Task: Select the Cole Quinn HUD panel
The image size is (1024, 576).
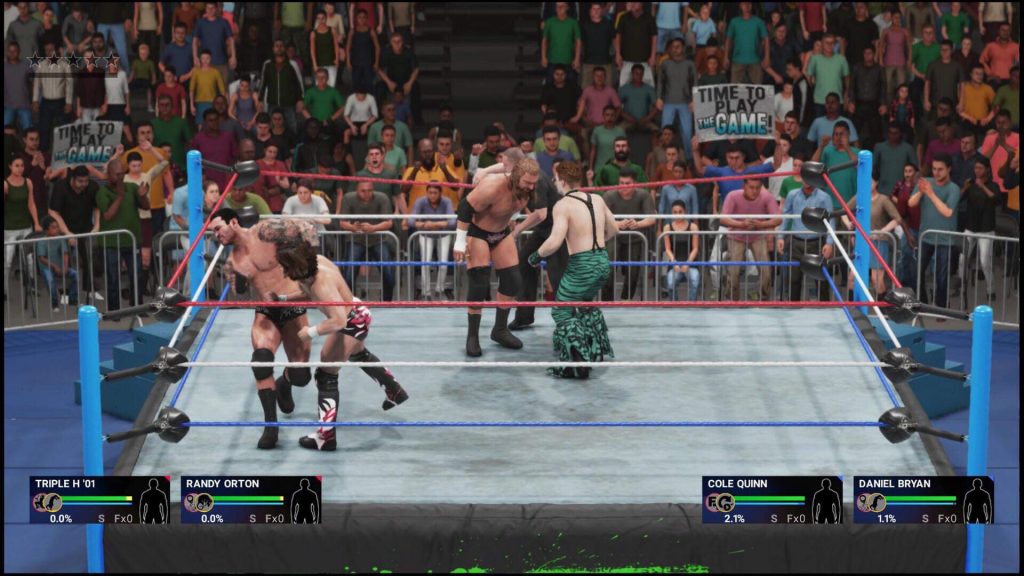Action: (771, 500)
